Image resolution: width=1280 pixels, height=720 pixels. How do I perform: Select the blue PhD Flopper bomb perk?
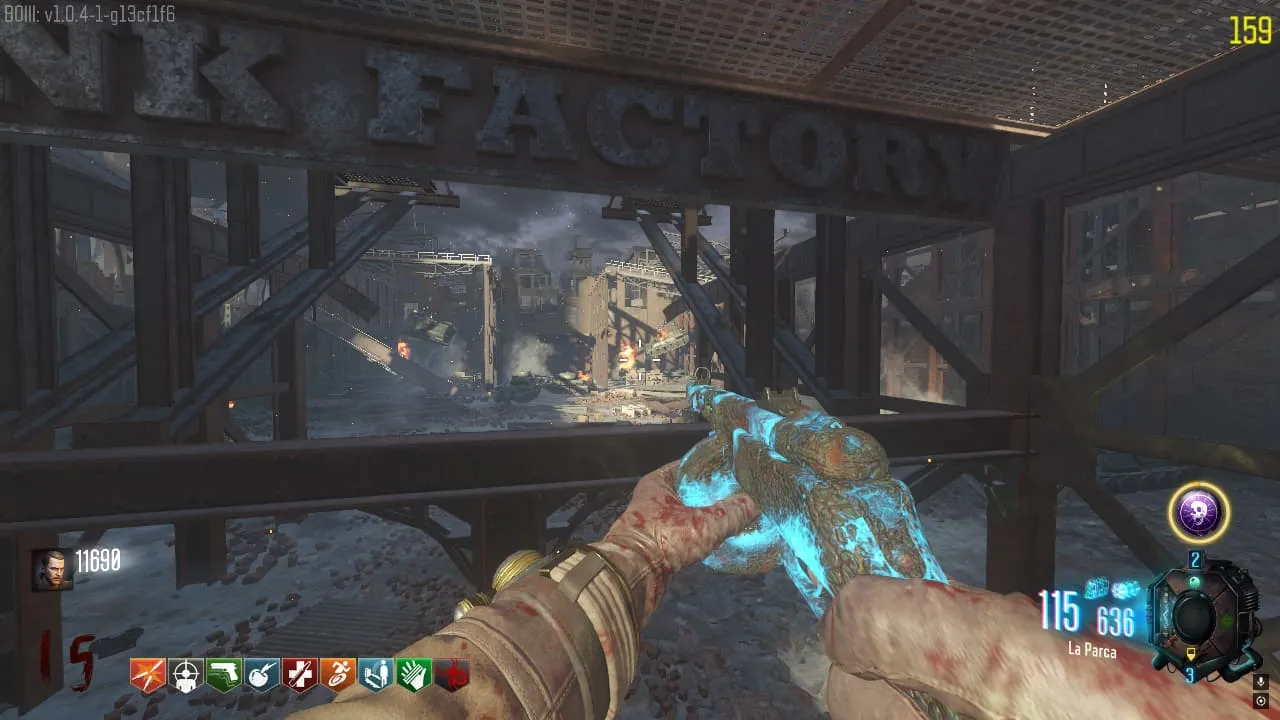(x=261, y=675)
